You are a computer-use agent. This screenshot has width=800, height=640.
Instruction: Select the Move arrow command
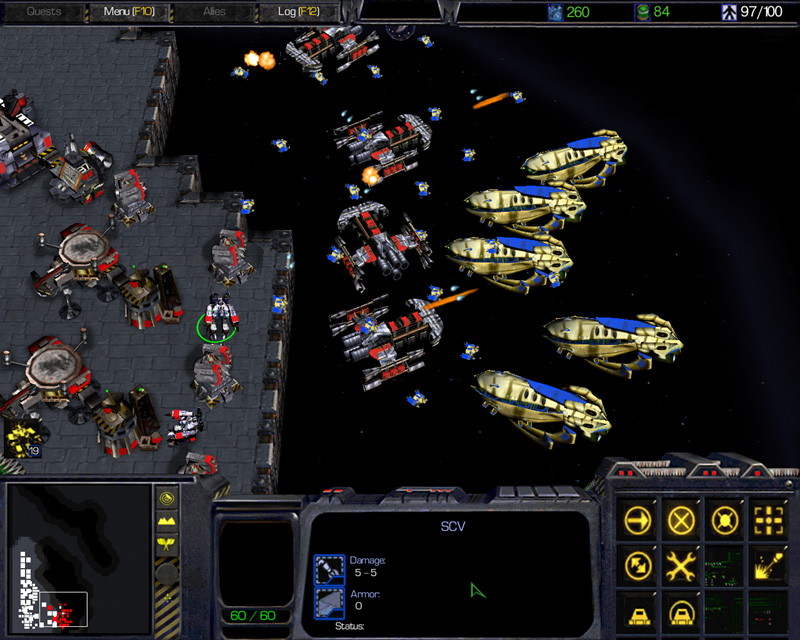[x=635, y=519]
